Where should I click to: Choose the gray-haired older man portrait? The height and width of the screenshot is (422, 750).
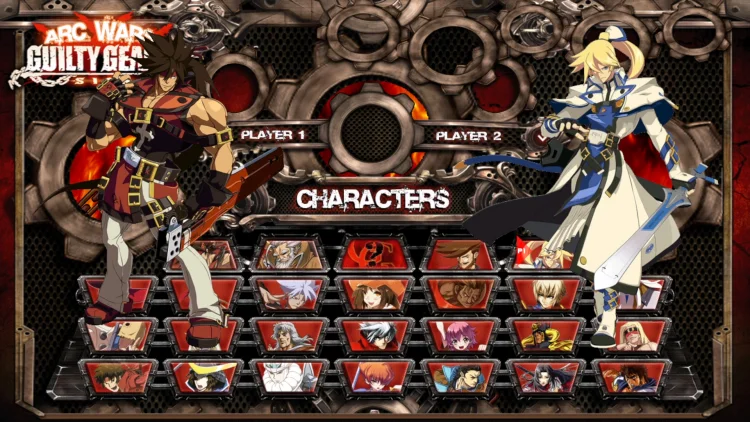coord(292,335)
